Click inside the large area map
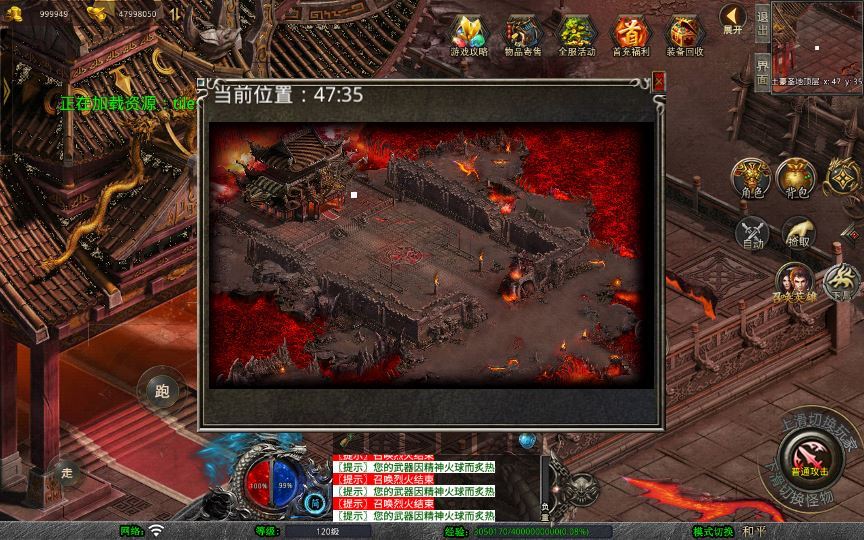Screen dimensions: 864x540 426,252
